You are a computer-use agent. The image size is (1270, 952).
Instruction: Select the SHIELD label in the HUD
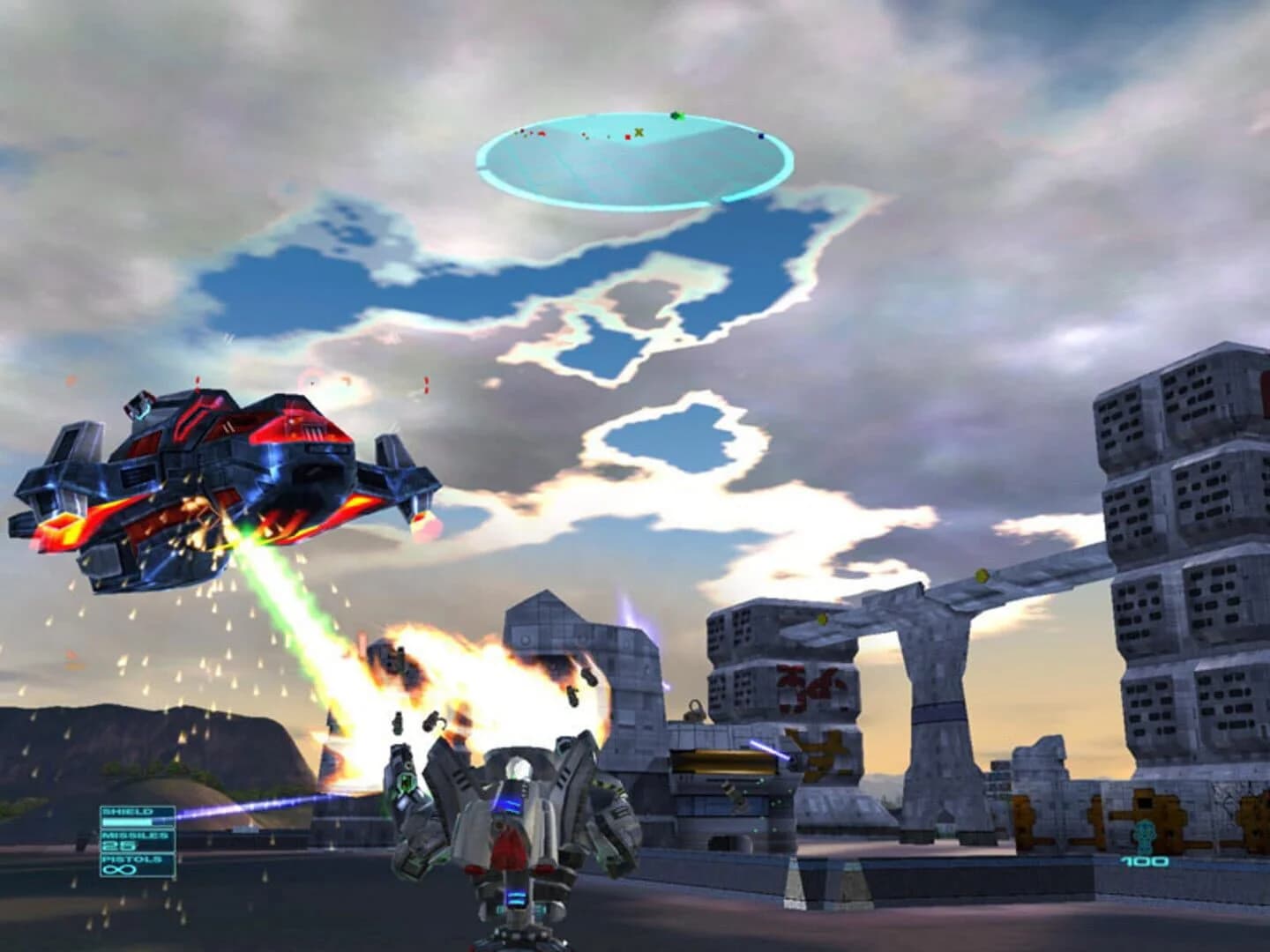click(x=126, y=812)
